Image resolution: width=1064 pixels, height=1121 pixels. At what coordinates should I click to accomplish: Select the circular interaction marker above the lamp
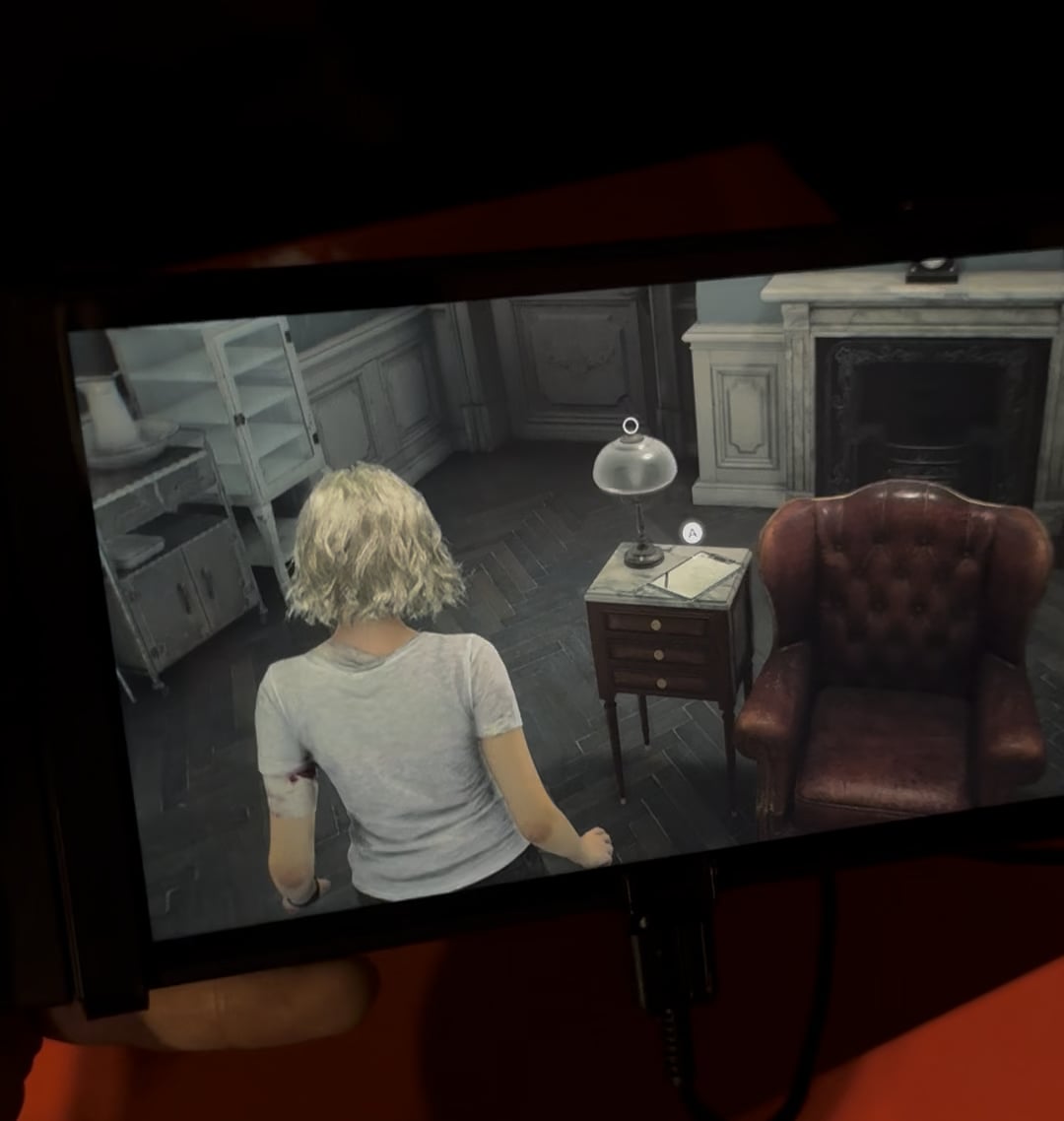click(631, 426)
